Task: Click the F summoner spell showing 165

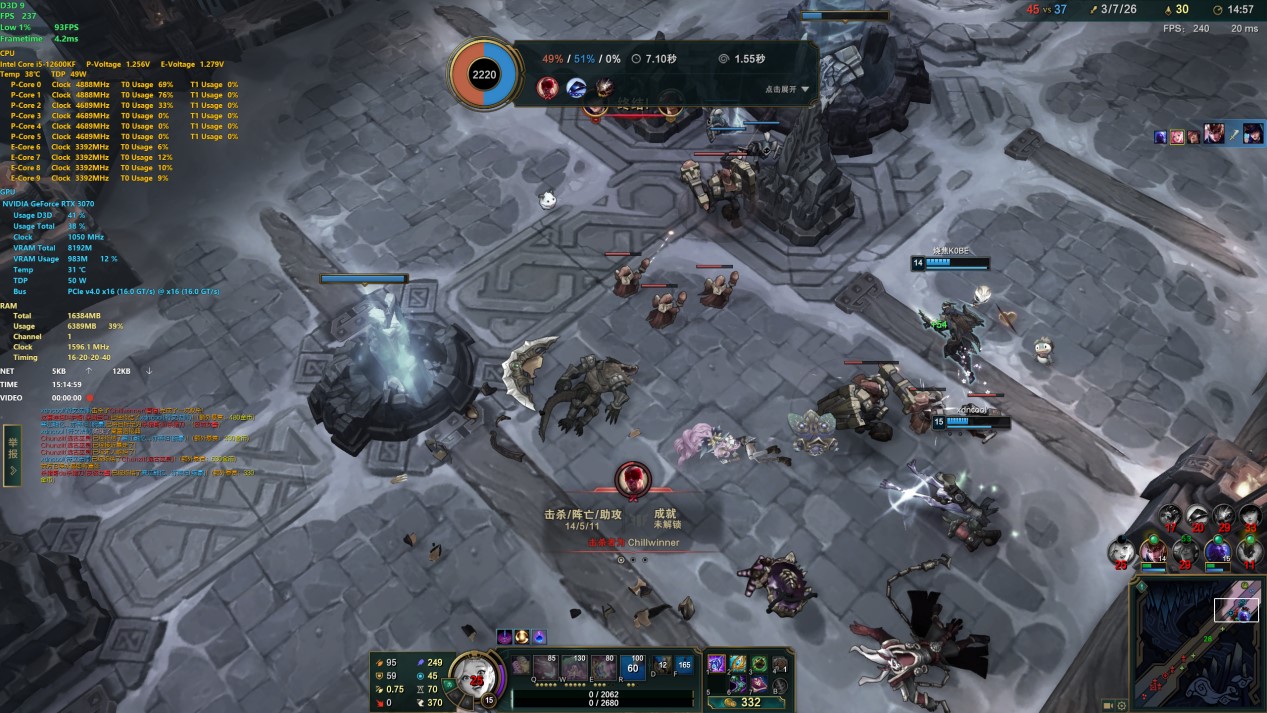Action: coord(684,664)
